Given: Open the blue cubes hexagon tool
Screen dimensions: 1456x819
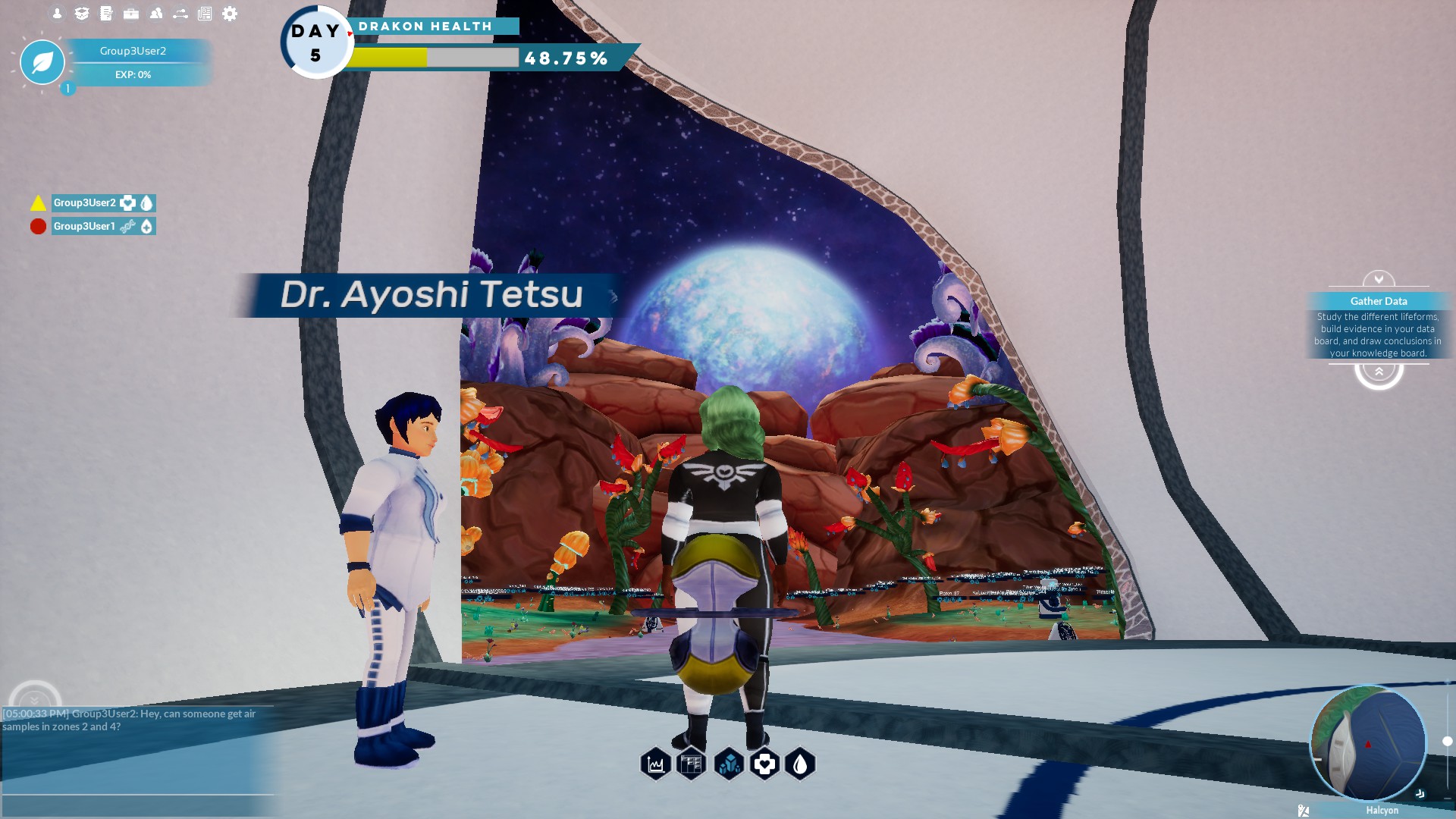Looking at the screenshot, I should [729, 764].
